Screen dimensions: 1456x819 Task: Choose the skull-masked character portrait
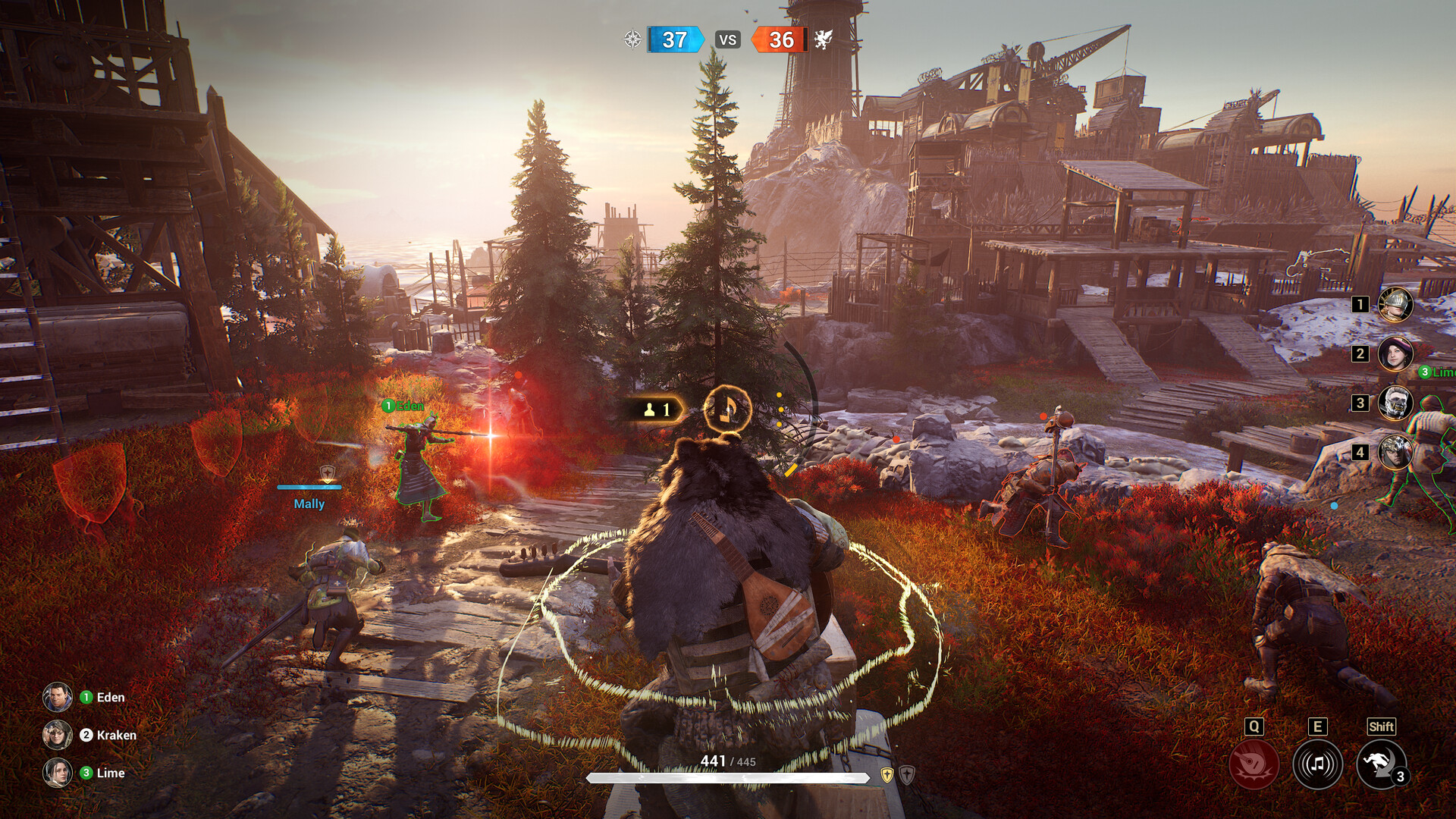point(1395,403)
